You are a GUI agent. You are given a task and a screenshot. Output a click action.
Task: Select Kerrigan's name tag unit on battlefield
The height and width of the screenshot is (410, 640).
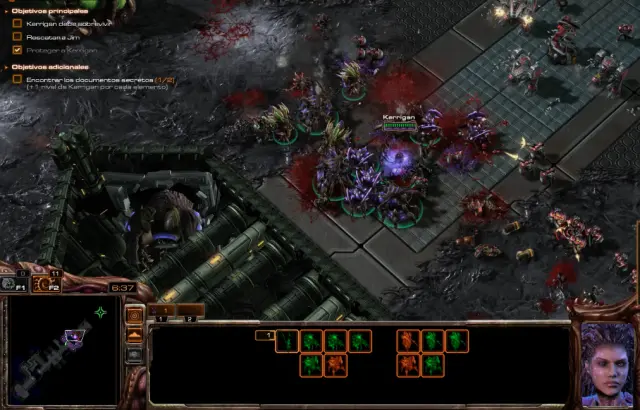point(400,157)
